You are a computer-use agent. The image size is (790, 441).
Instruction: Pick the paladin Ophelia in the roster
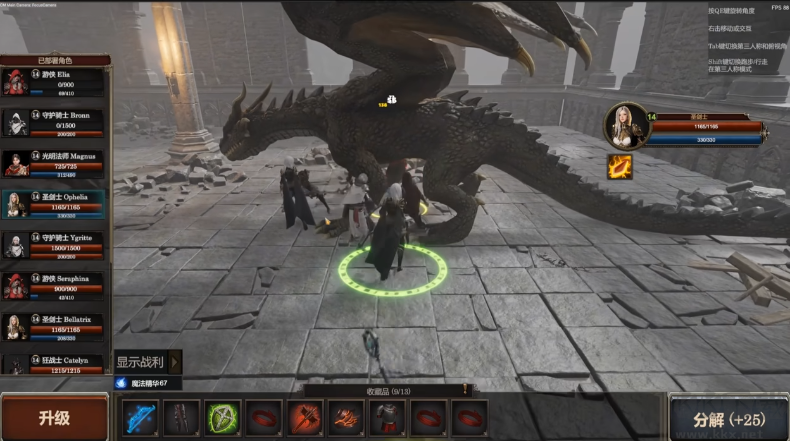tap(55, 204)
